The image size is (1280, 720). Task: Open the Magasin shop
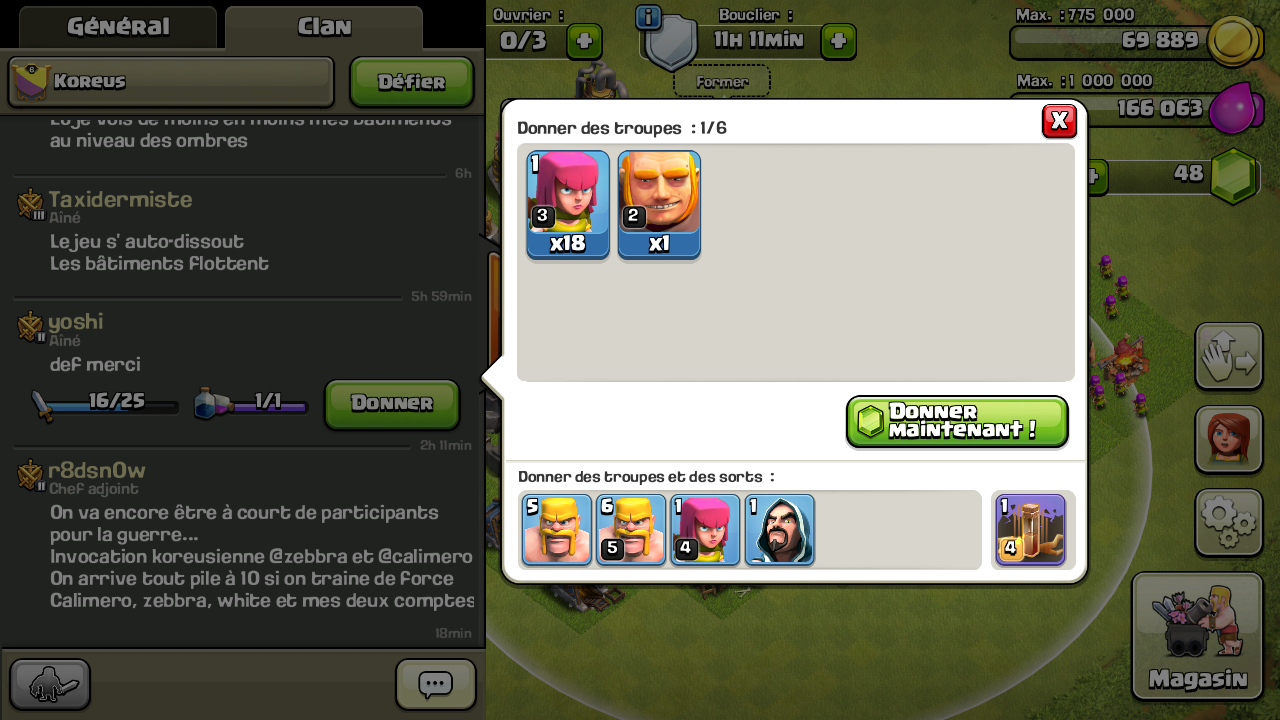point(1197,637)
